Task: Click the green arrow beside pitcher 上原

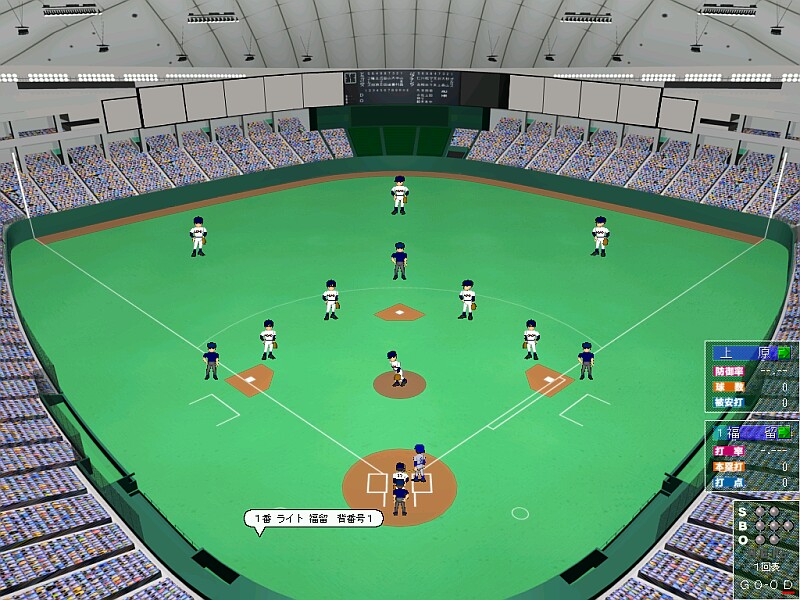Action: coord(784,352)
